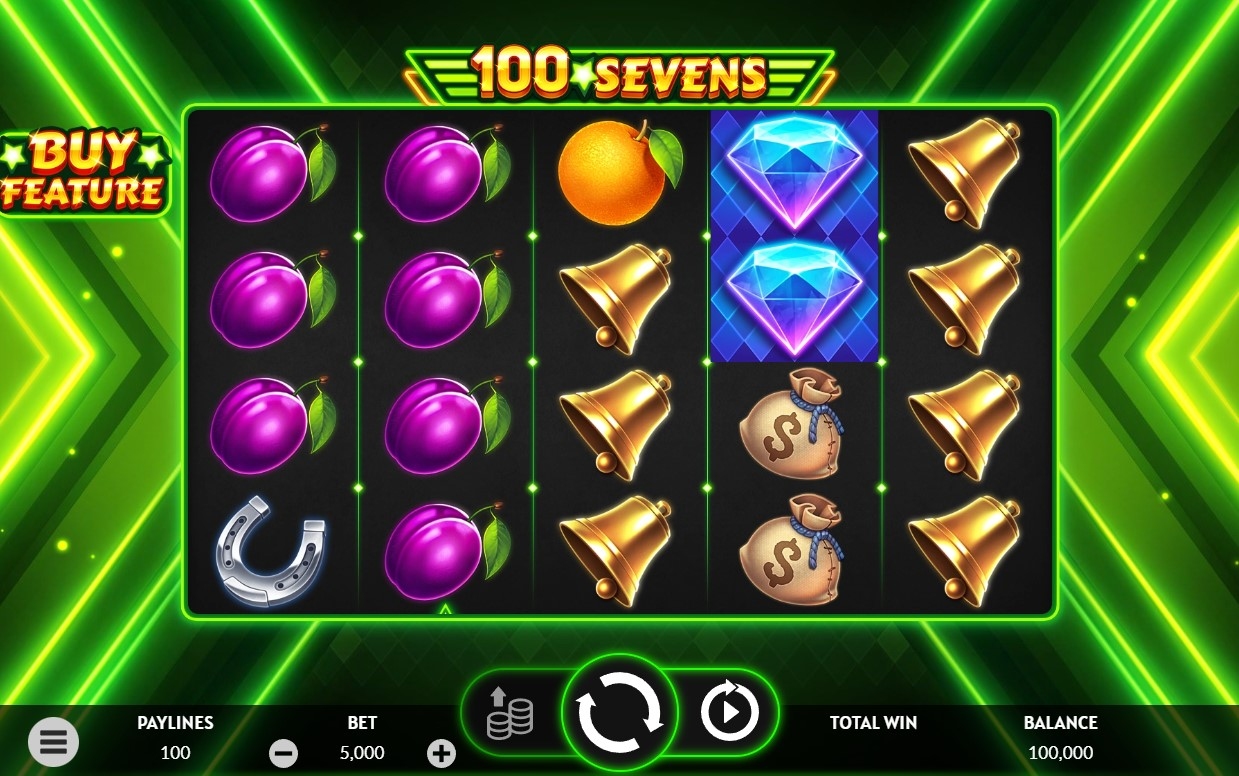
Task: Open the hamburger menu
Action: click(53, 742)
